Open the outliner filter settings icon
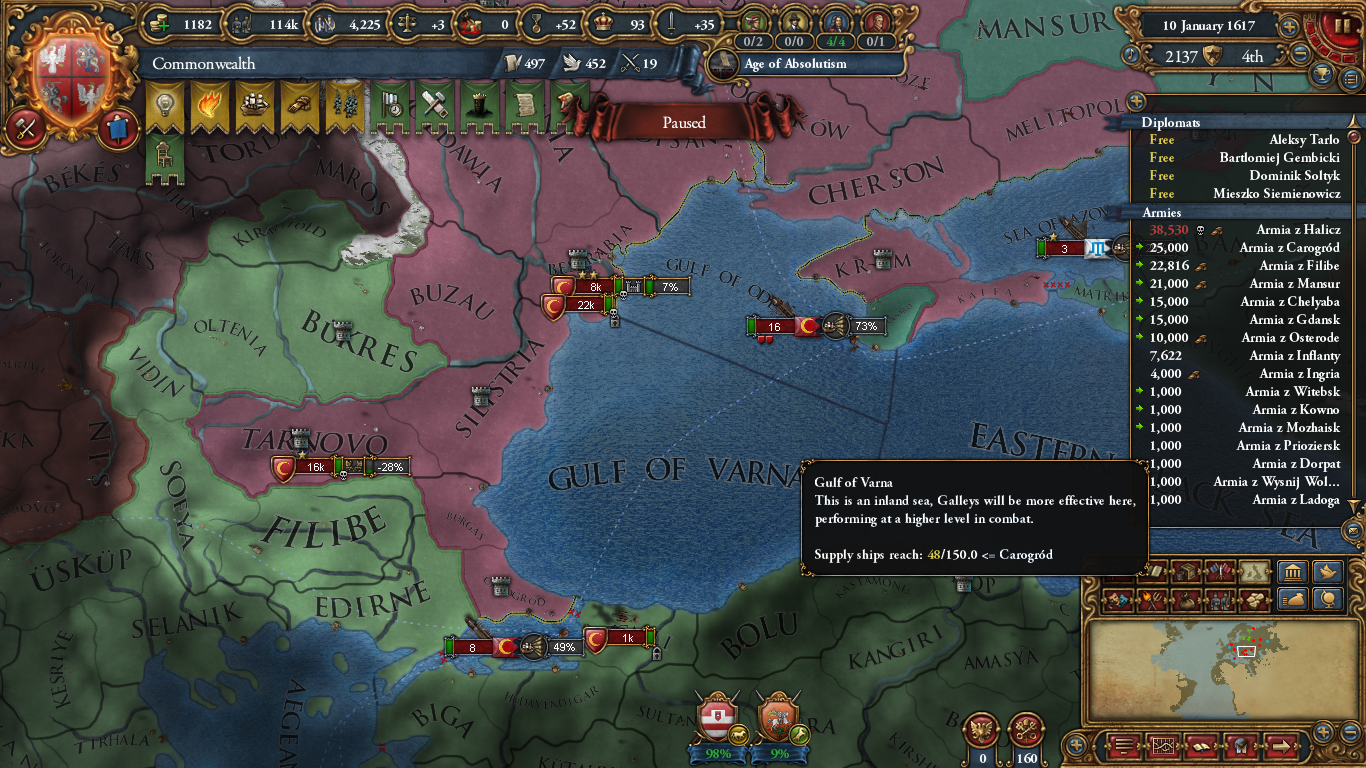Screen dimensions: 1366x768 (x=1349, y=79)
